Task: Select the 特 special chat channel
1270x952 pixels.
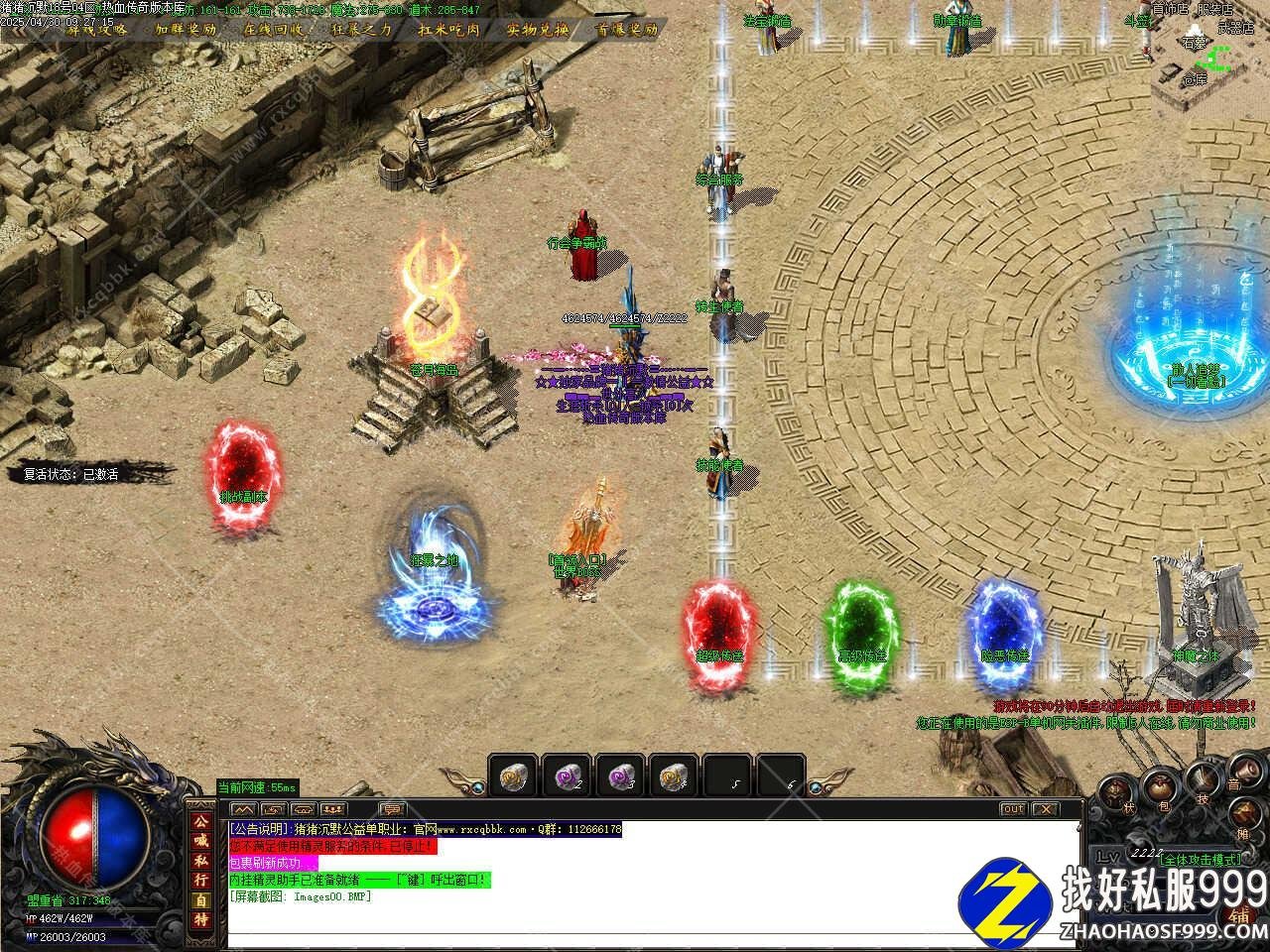Action: [201, 918]
